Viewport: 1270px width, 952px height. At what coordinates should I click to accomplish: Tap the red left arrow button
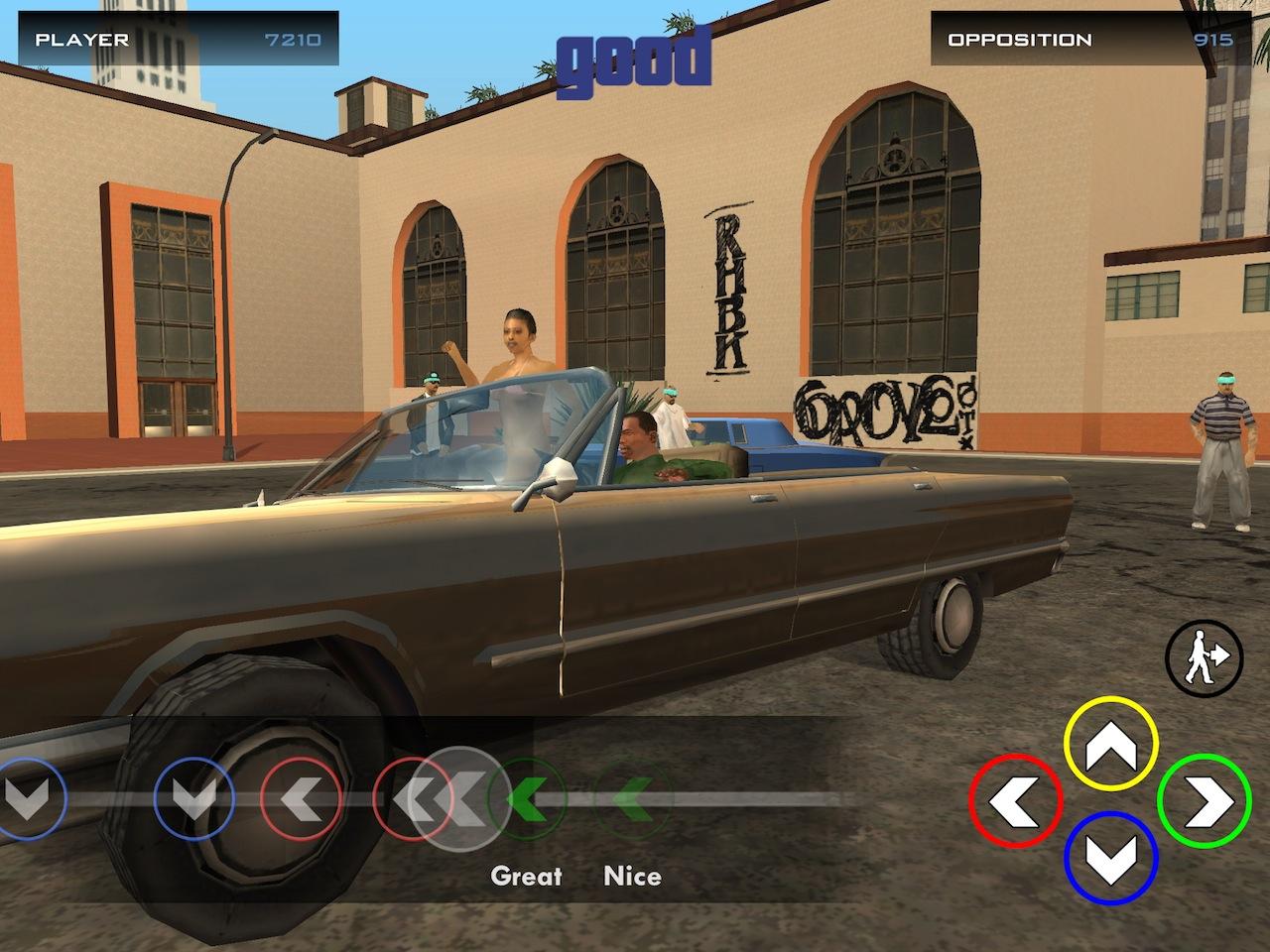(x=1016, y=801)
